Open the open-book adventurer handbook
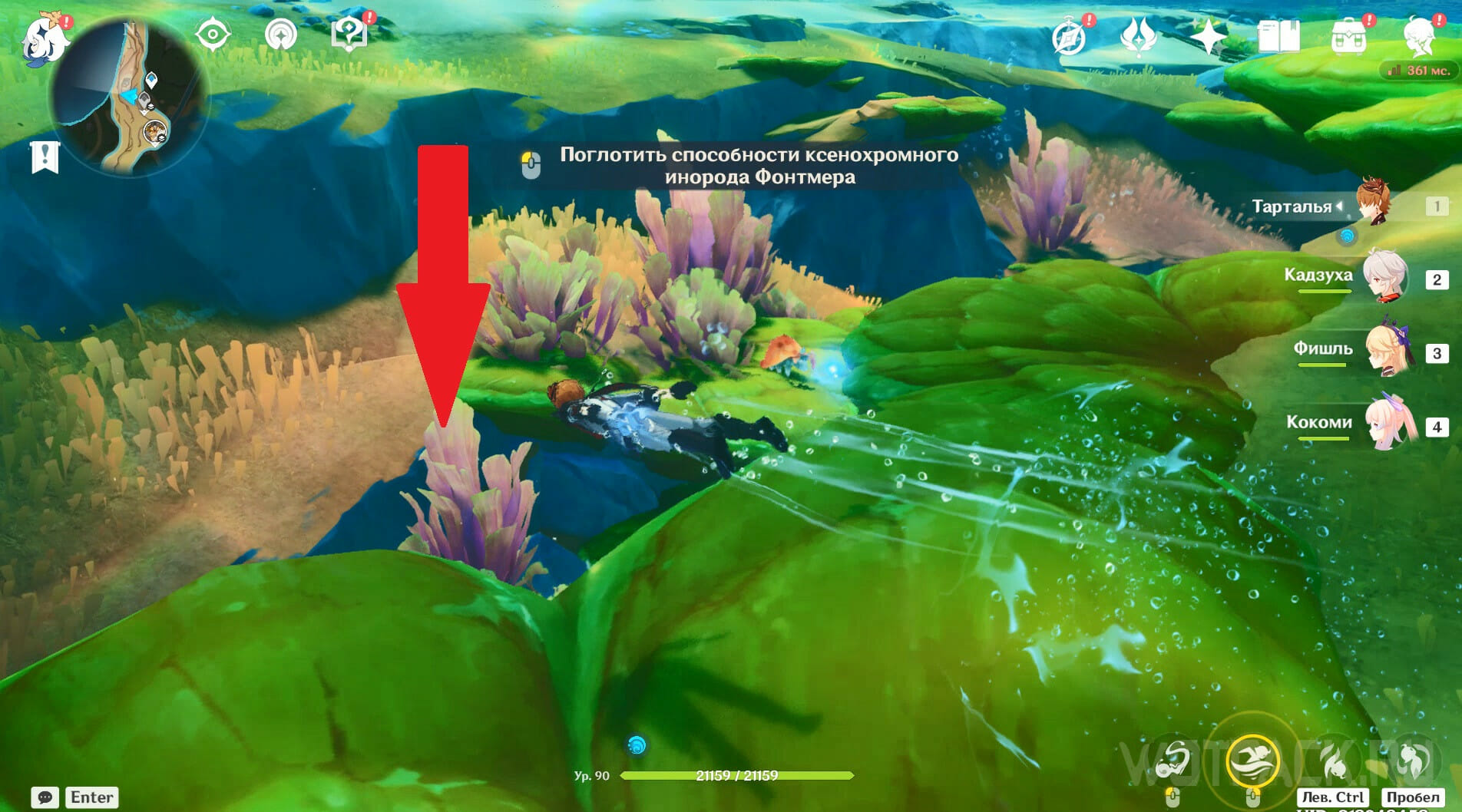 click(x=1278, y=36)
